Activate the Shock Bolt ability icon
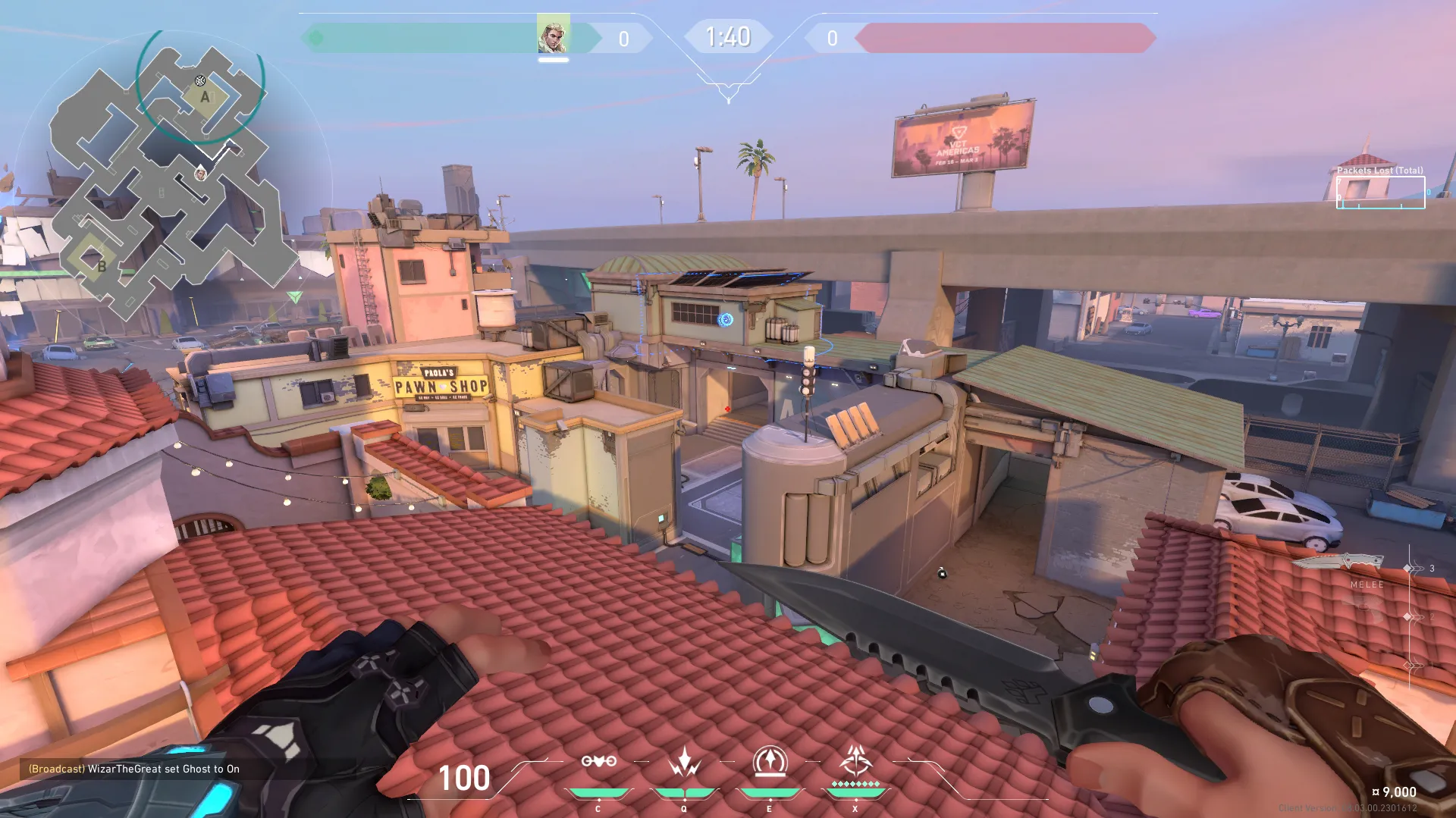1456x818 pixels. click(684, 762)
